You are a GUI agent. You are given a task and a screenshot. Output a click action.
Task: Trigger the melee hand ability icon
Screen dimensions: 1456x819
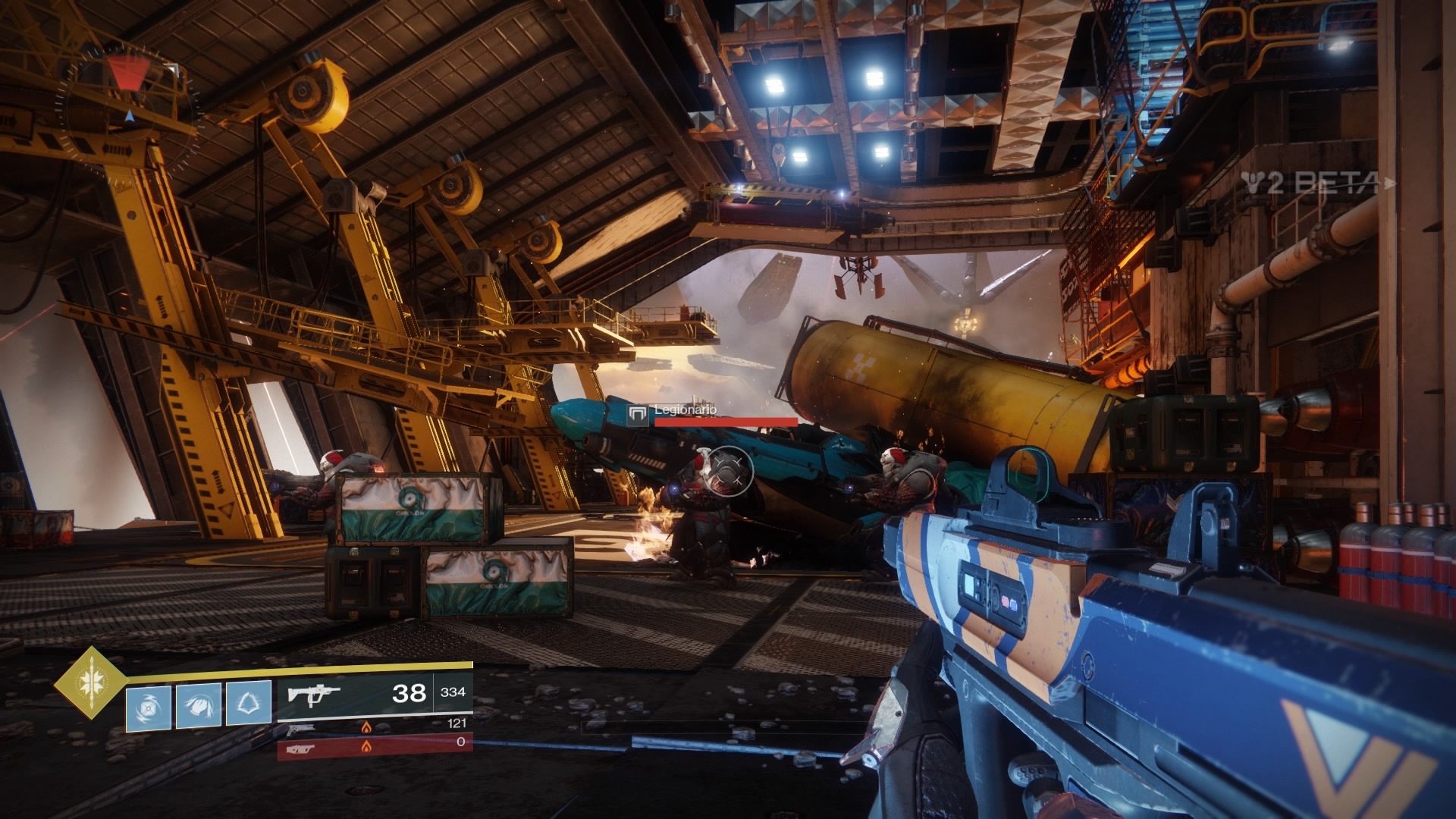[x=199, y=706]
